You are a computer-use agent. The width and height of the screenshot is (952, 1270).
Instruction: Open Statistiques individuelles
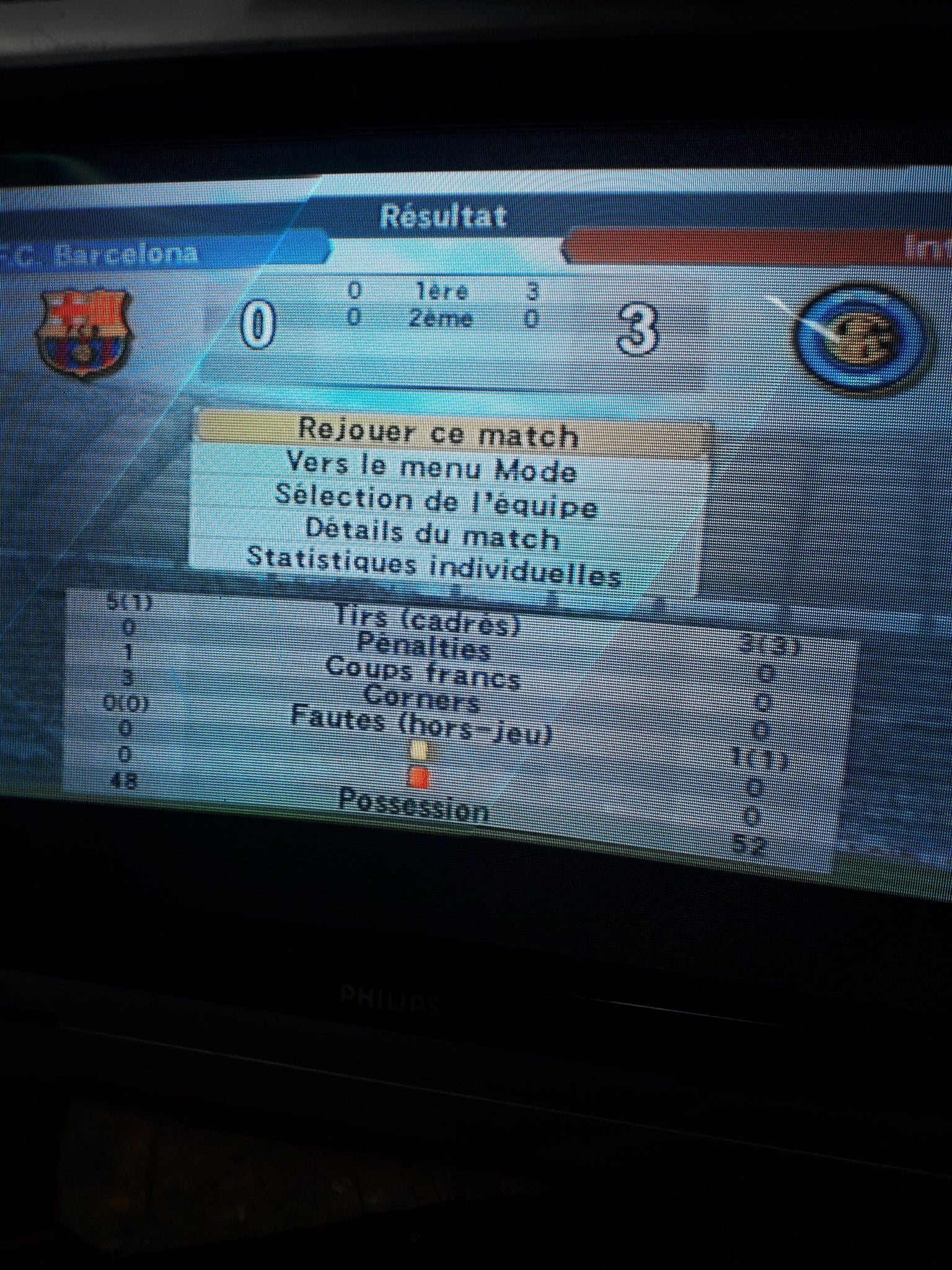coord(434,566)
